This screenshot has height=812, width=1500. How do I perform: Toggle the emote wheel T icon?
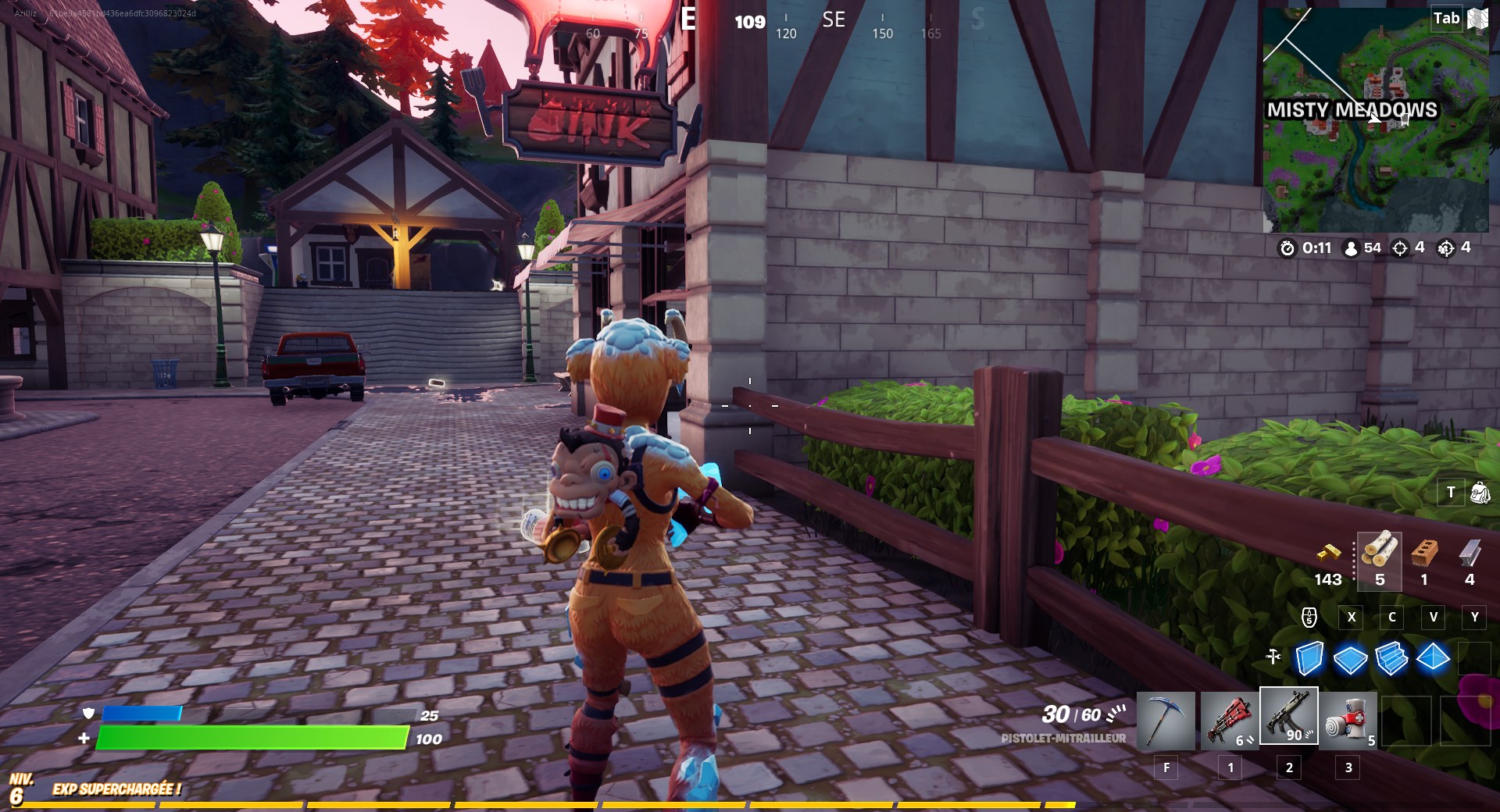point(1449,493)
